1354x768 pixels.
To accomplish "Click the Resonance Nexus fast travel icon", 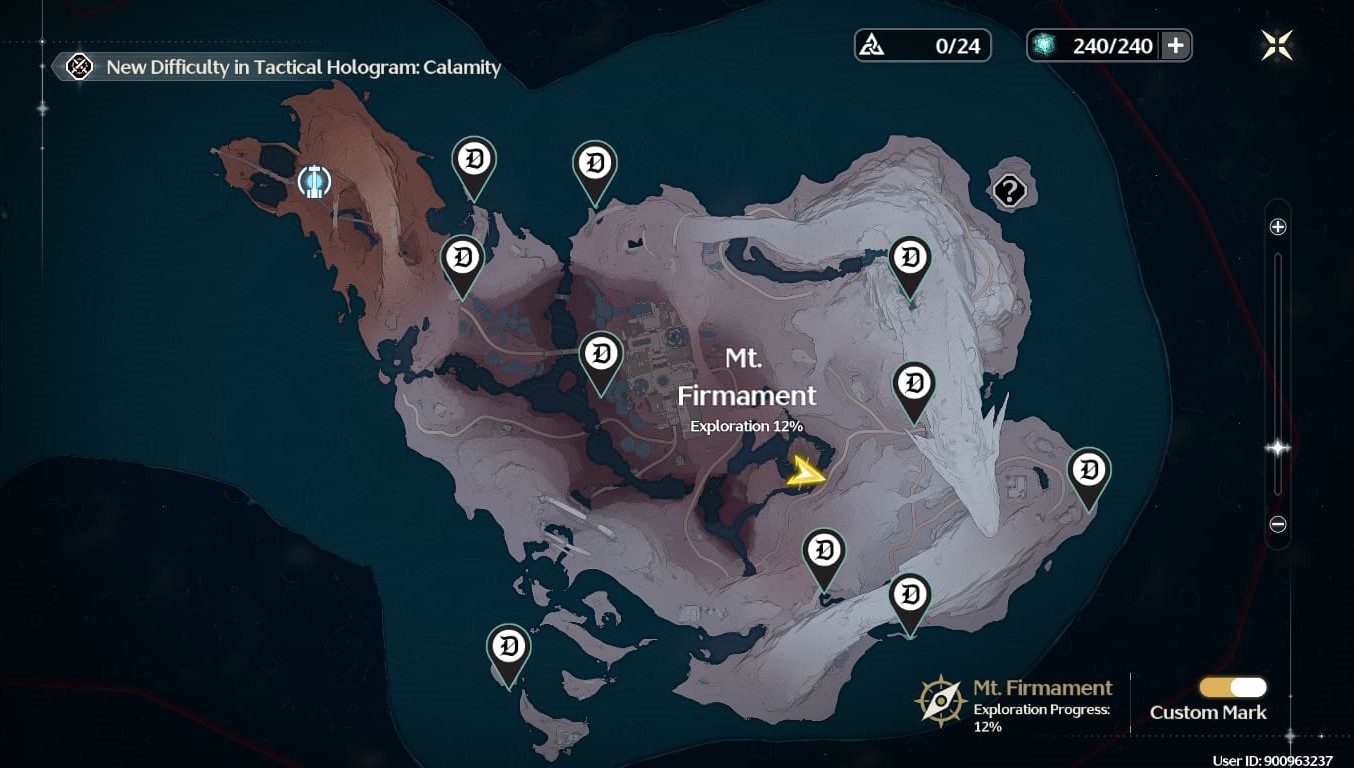I will click(313, 182).
